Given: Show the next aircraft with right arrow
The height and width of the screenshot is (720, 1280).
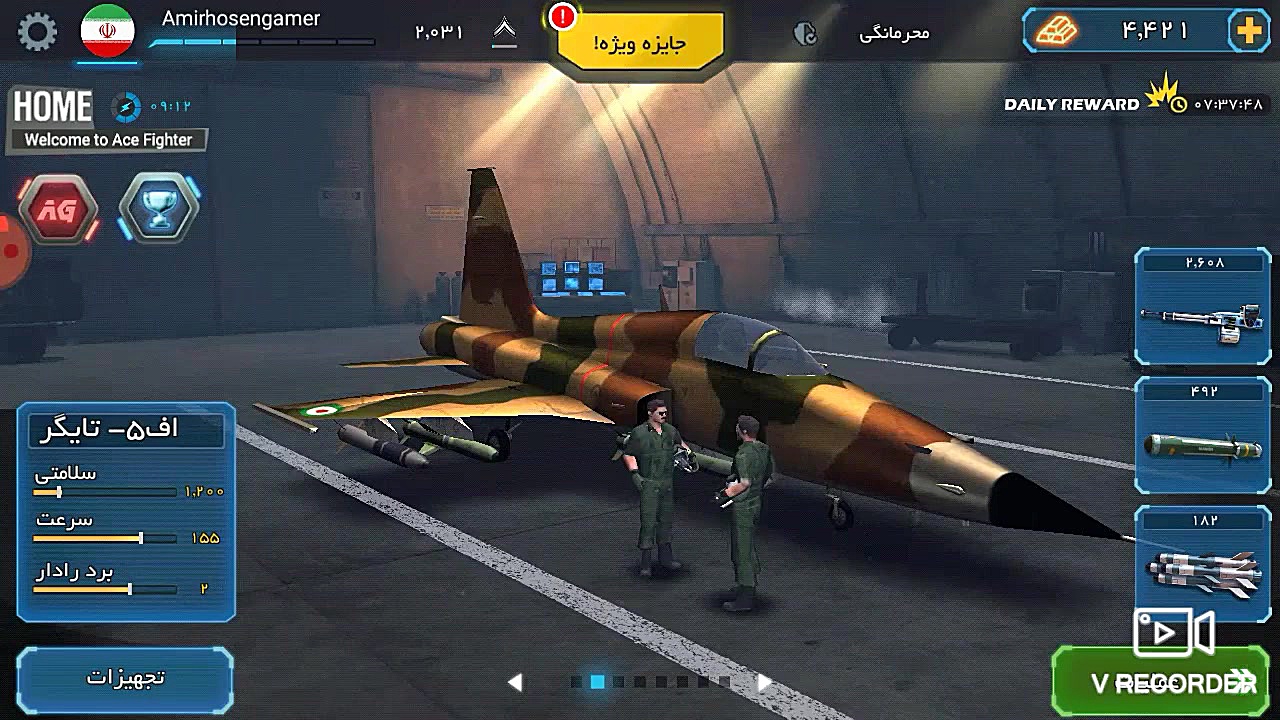Looking at the screenshot, I should [764, 682].
